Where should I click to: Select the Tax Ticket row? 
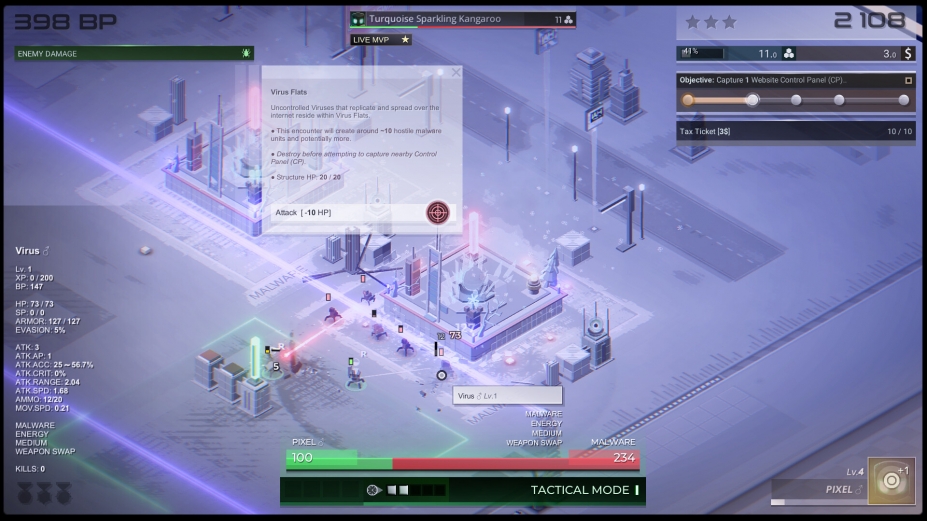[x=795, y=131]
